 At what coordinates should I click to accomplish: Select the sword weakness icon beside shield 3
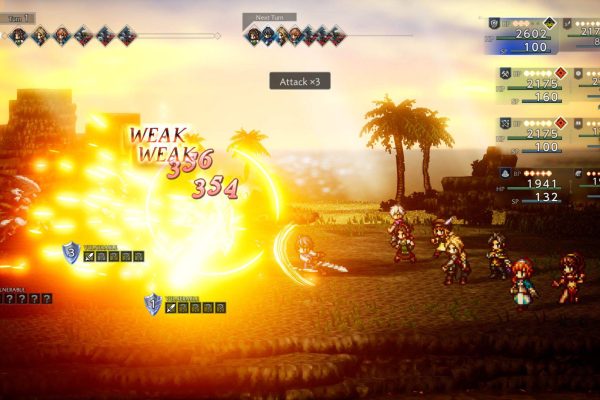(90, 257)
